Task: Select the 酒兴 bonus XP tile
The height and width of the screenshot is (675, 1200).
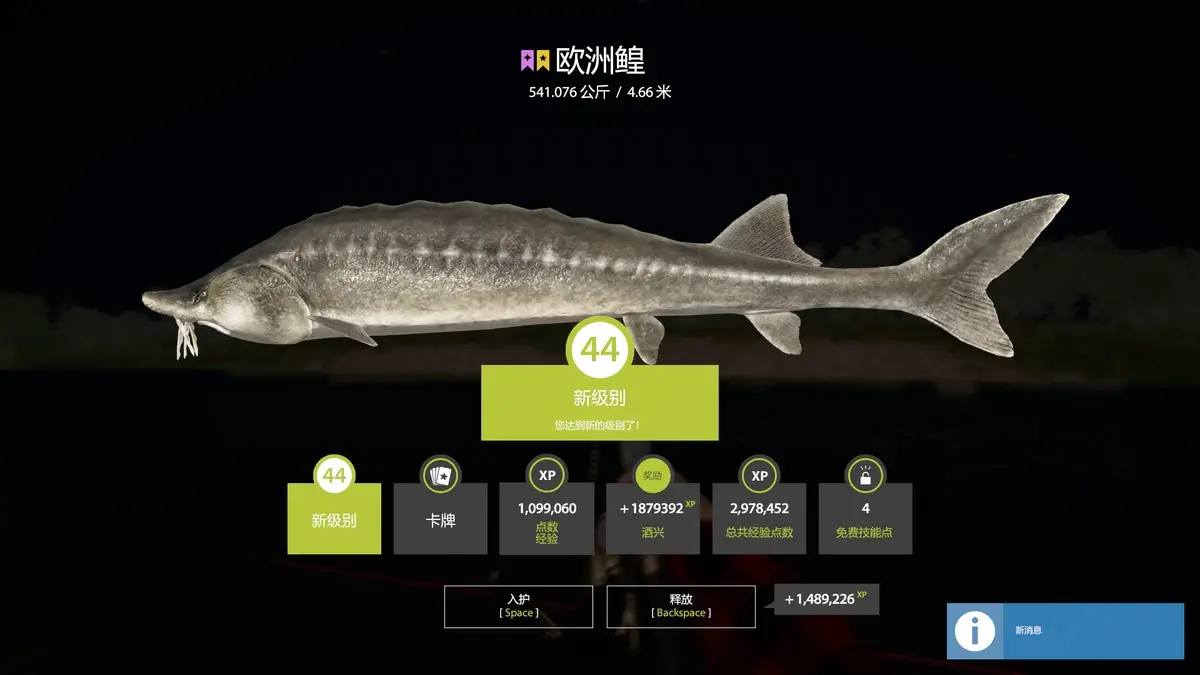Action: pyautogui.click(x=653, y=518)
